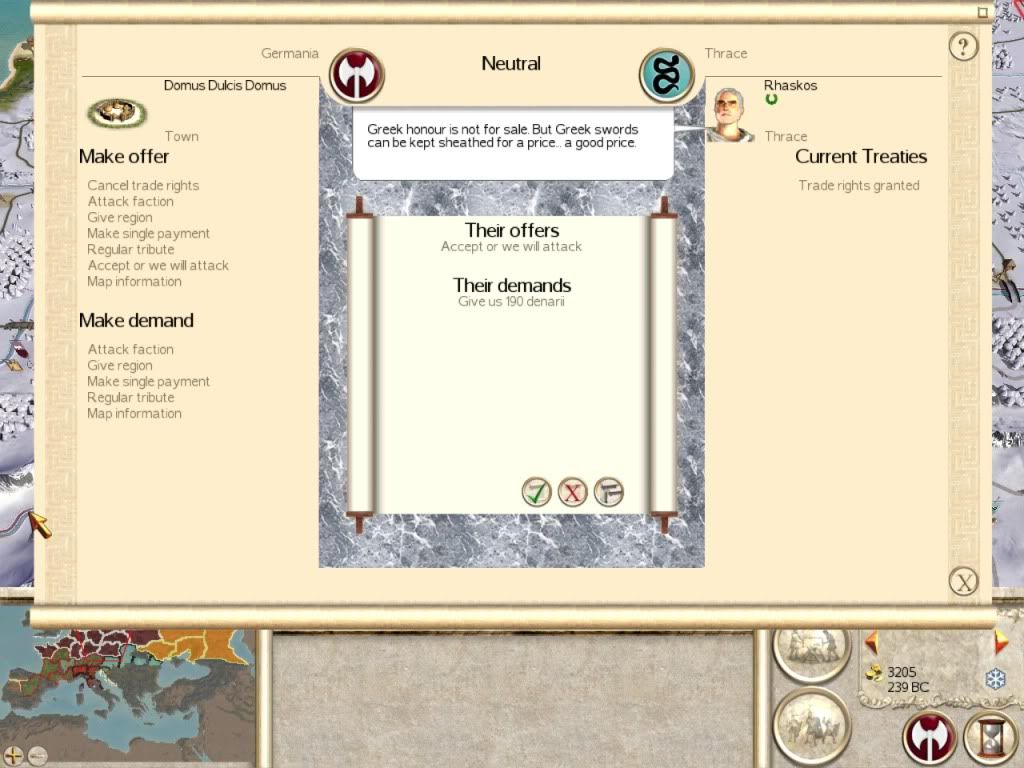Demand Regular tribute under Make demand

[x=130, y=397]
